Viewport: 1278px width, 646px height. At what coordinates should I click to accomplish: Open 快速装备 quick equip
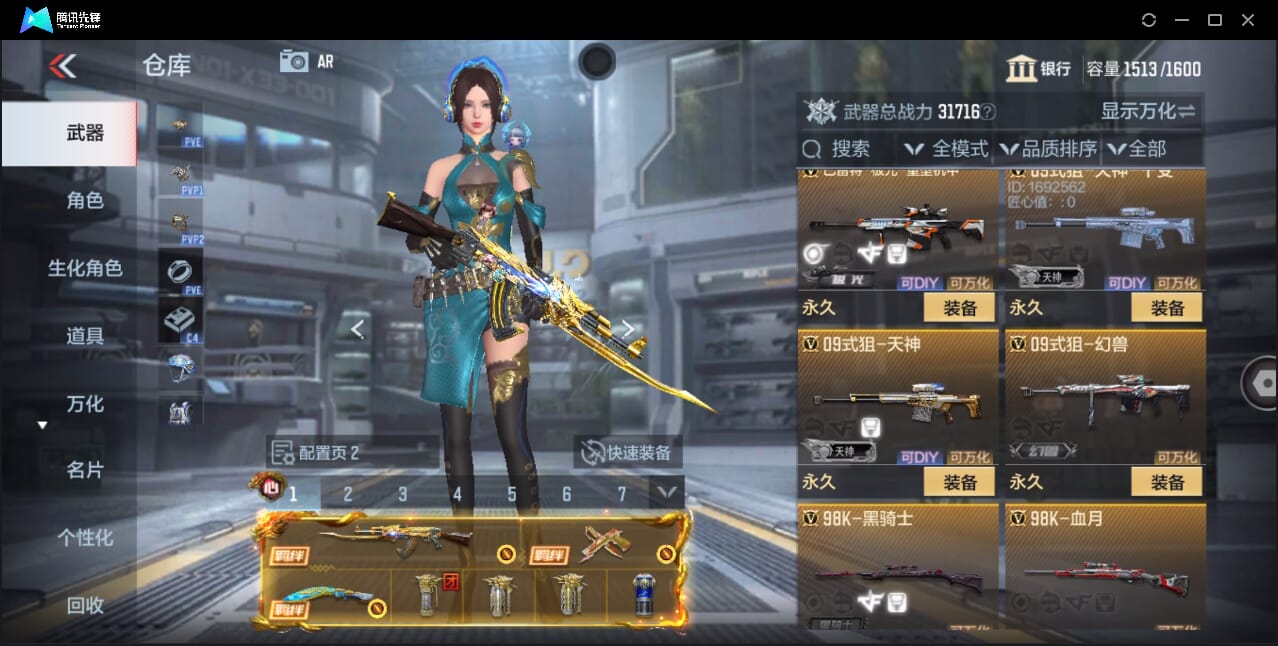click(x=628, y=453)
